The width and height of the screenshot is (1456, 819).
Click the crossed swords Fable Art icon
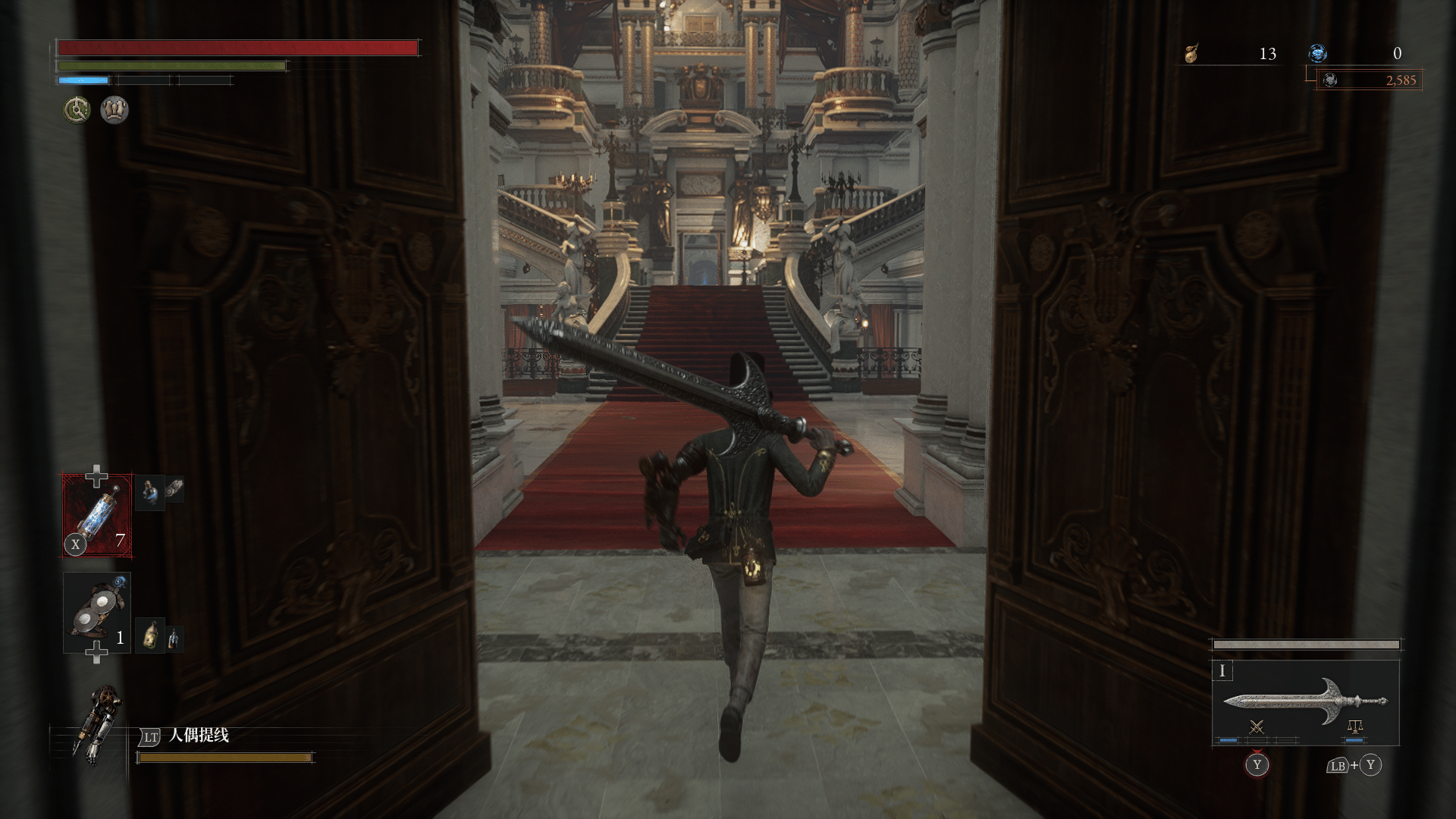point(1257,728)
